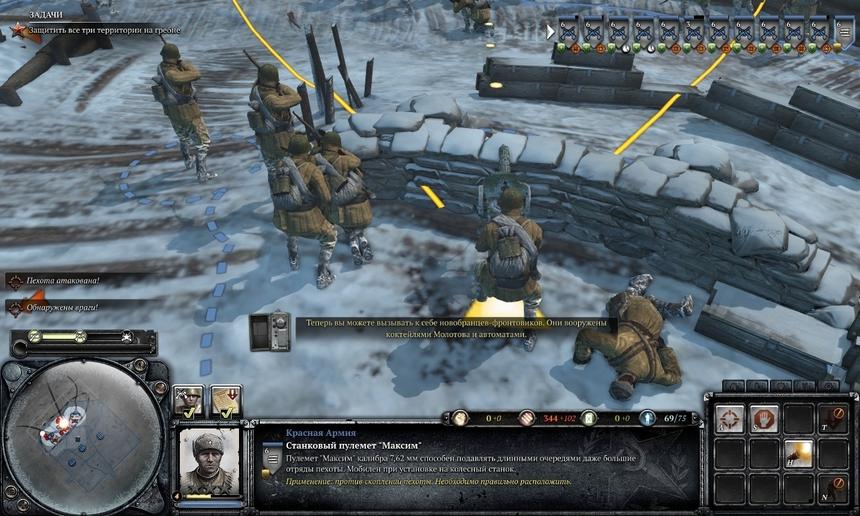Image resolution: width=860 pixels, height=516 pixels.
Task: Toggle the document with red arrow icon
Action: click(227, 401)
